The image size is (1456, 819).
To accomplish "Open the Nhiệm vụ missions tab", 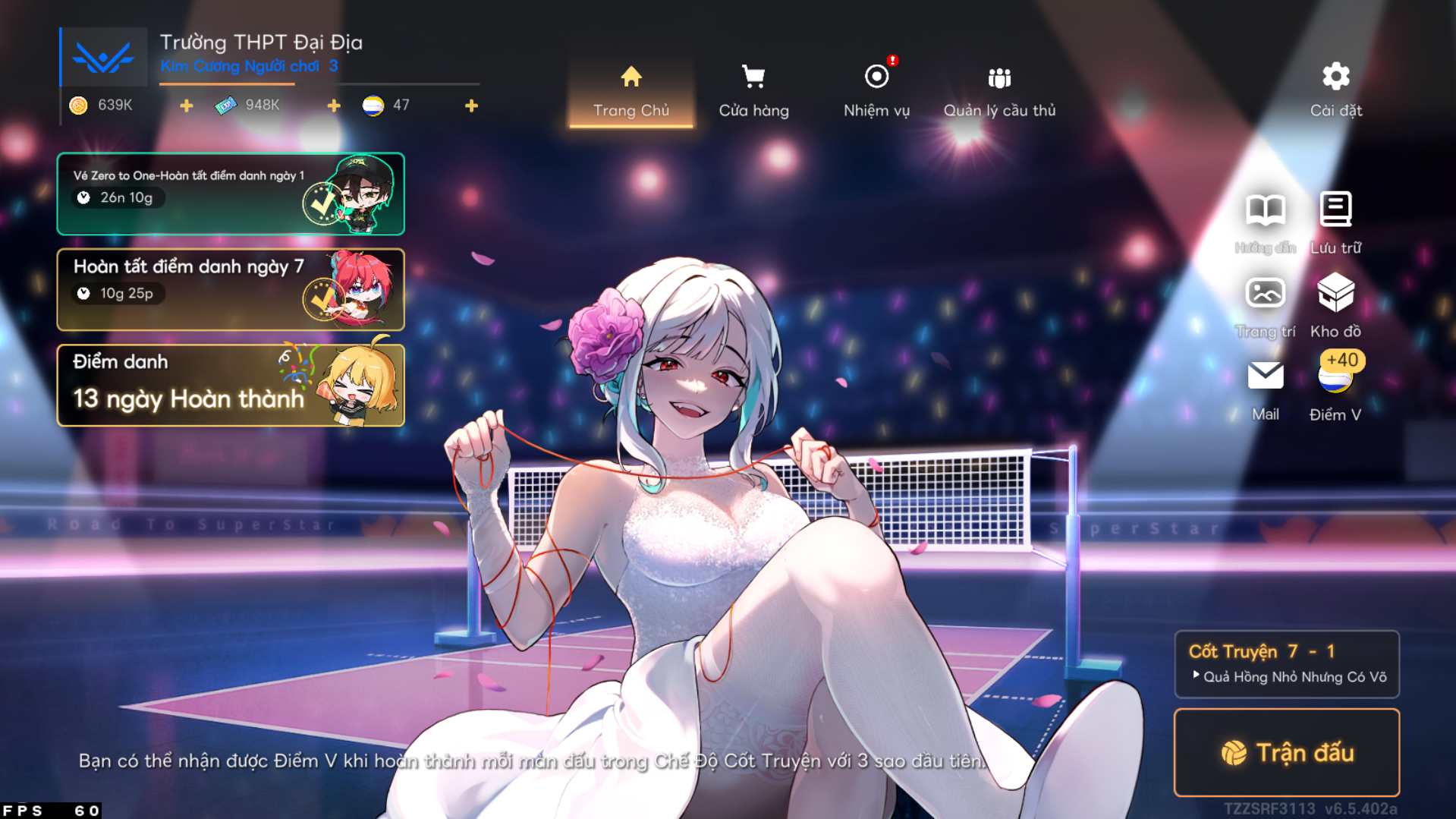I will pos(876,91).
